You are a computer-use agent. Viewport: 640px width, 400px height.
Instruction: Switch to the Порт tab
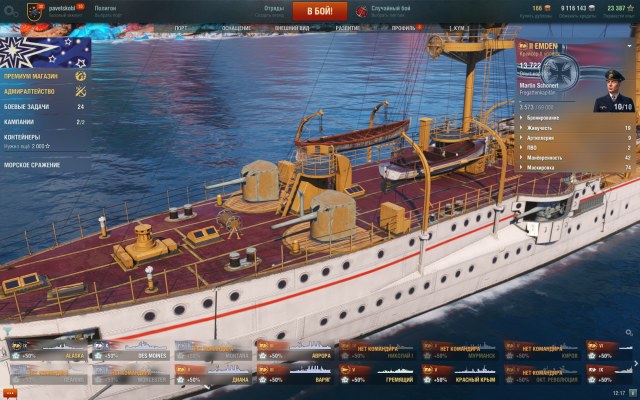coord(180,29)
